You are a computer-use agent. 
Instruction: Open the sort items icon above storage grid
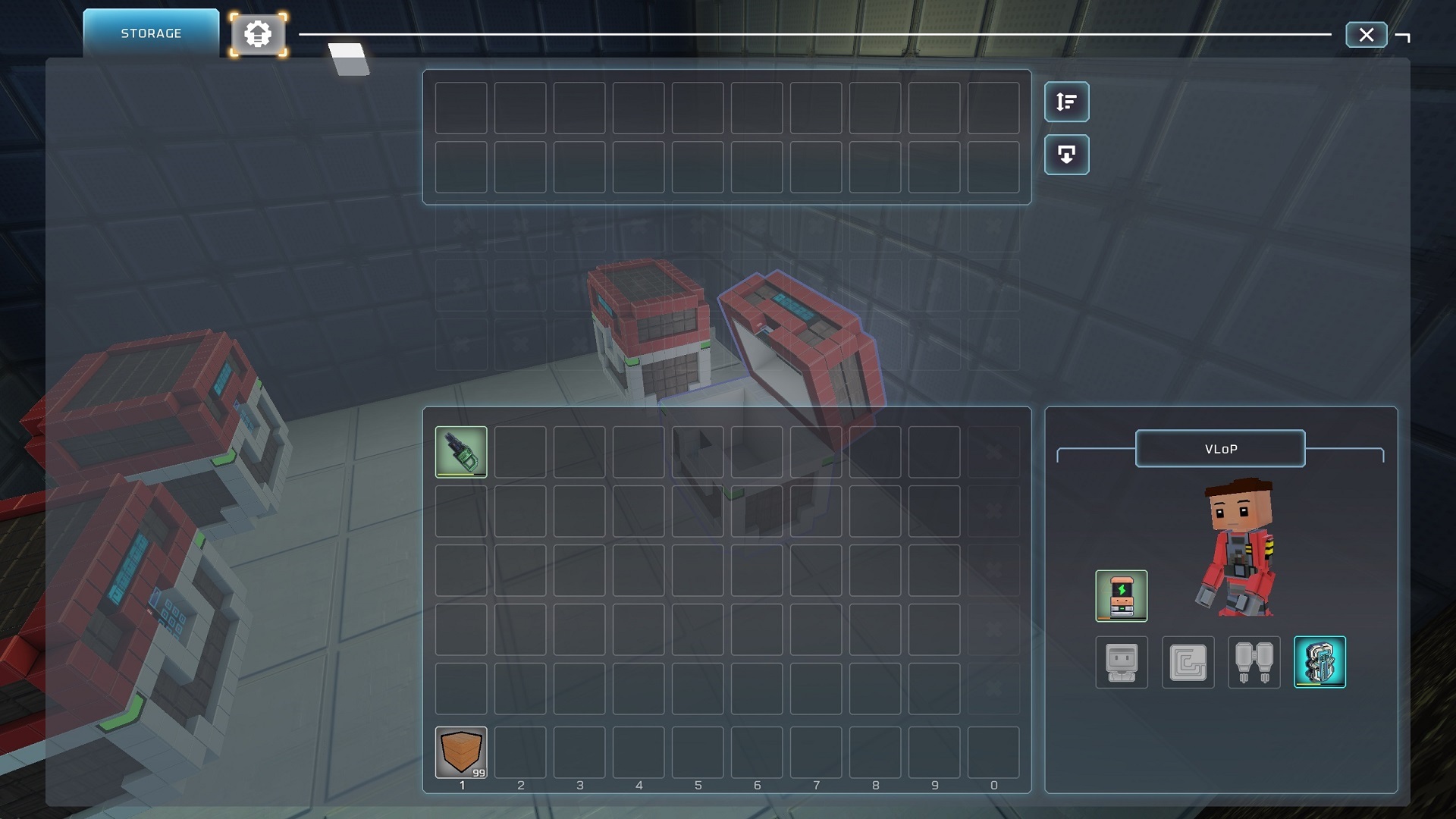click(x=1066, y=102)
